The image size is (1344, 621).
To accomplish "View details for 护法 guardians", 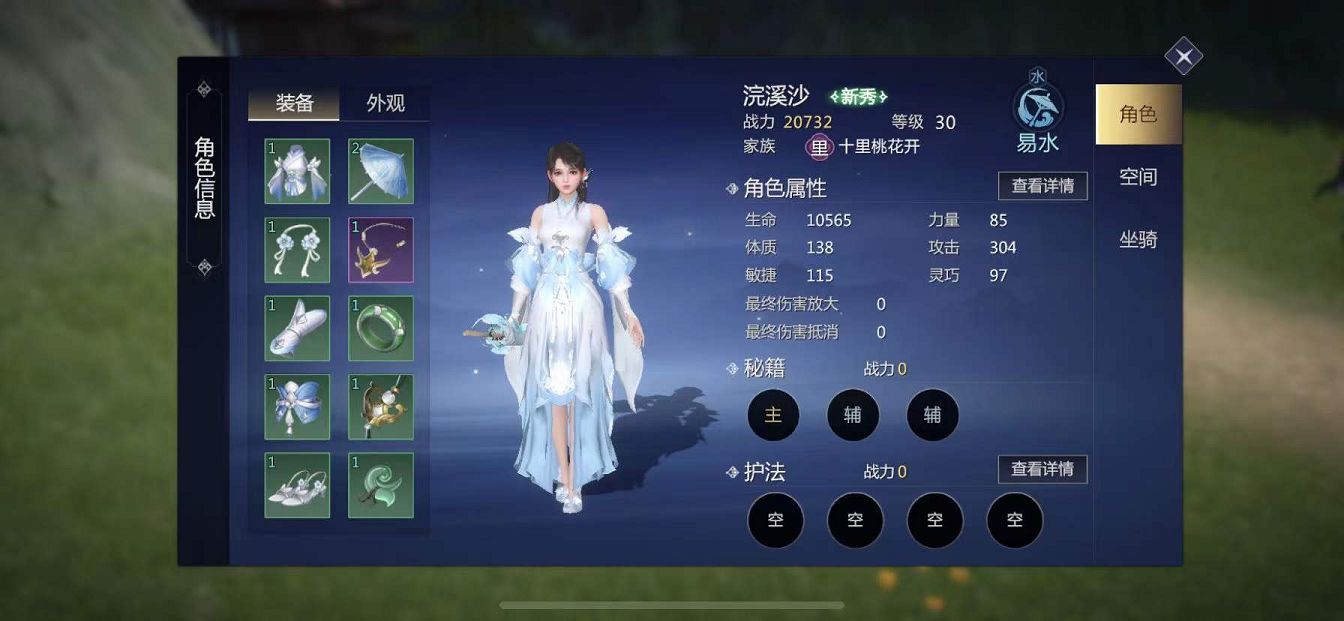I will pos(1042,469).
